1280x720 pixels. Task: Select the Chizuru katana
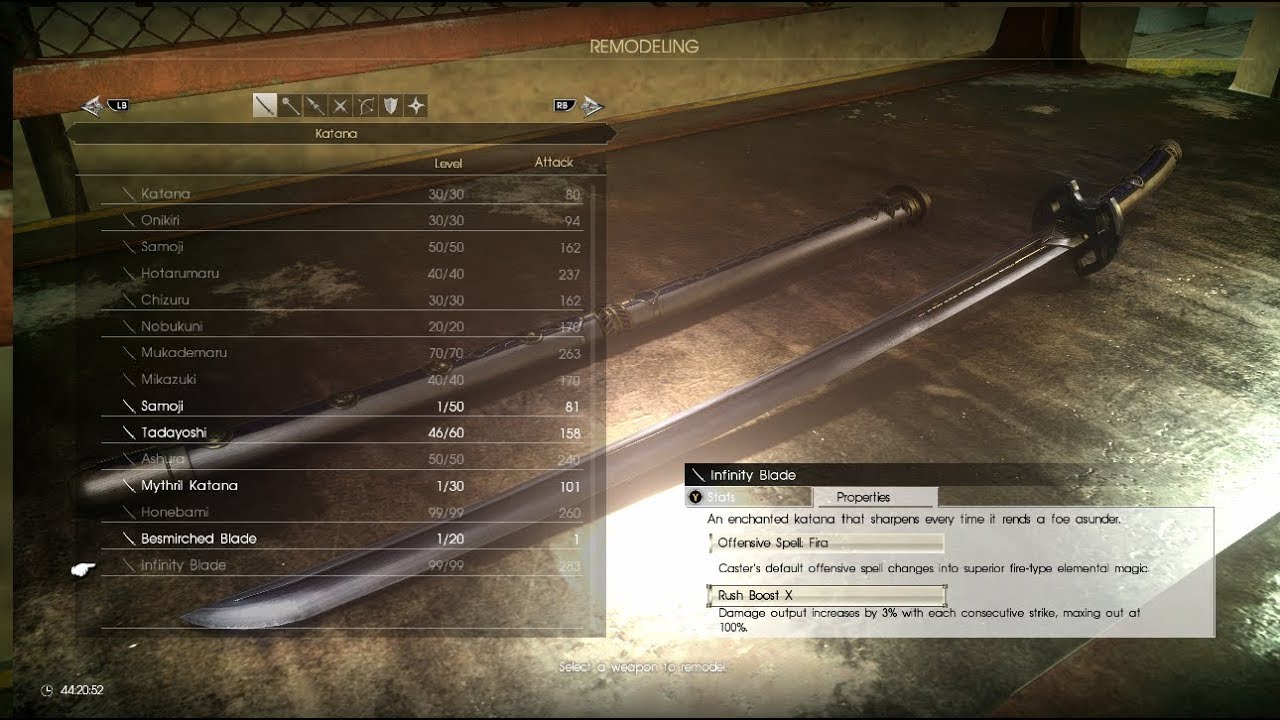340,300
